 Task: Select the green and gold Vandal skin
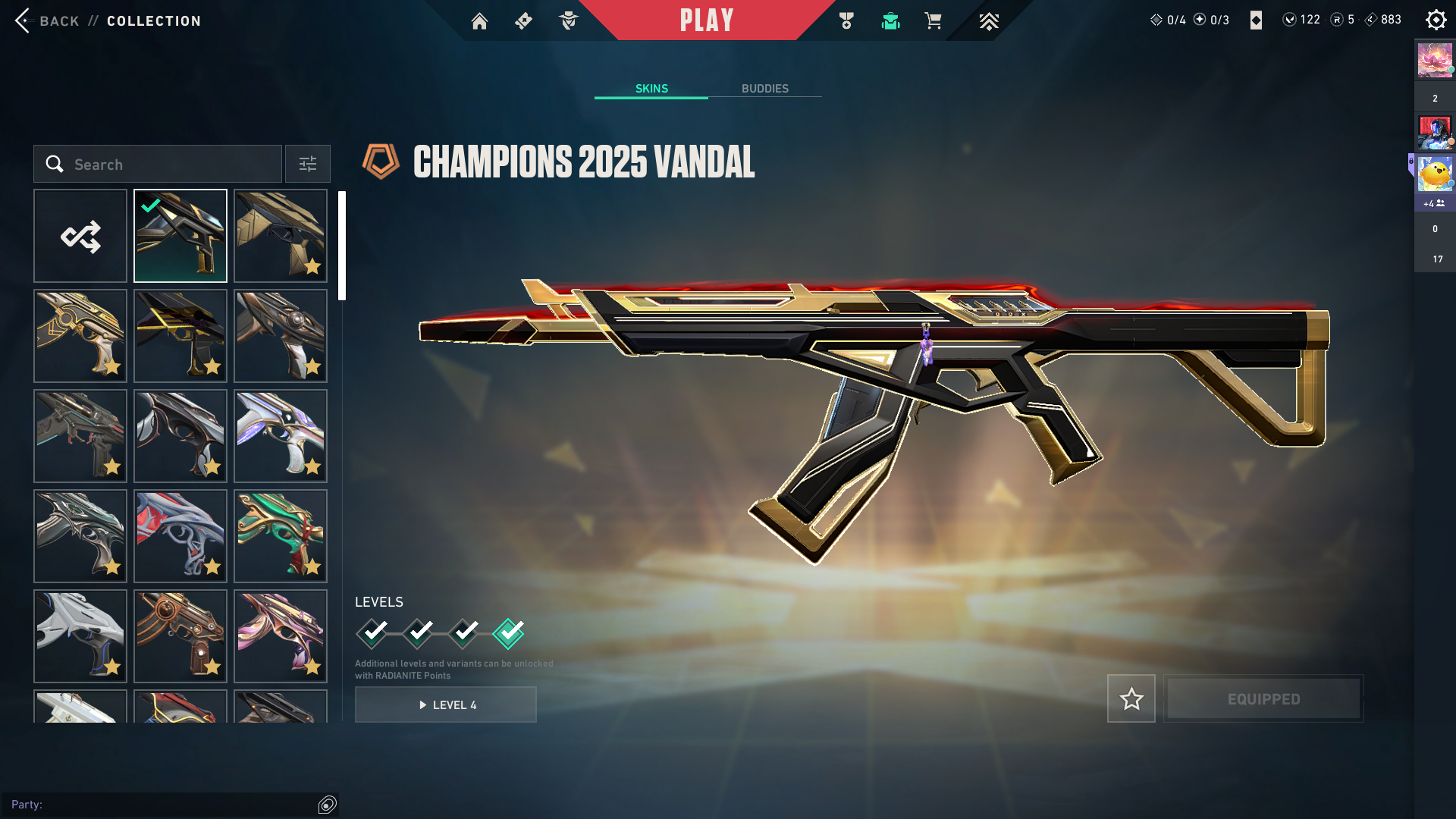(281, 536)
